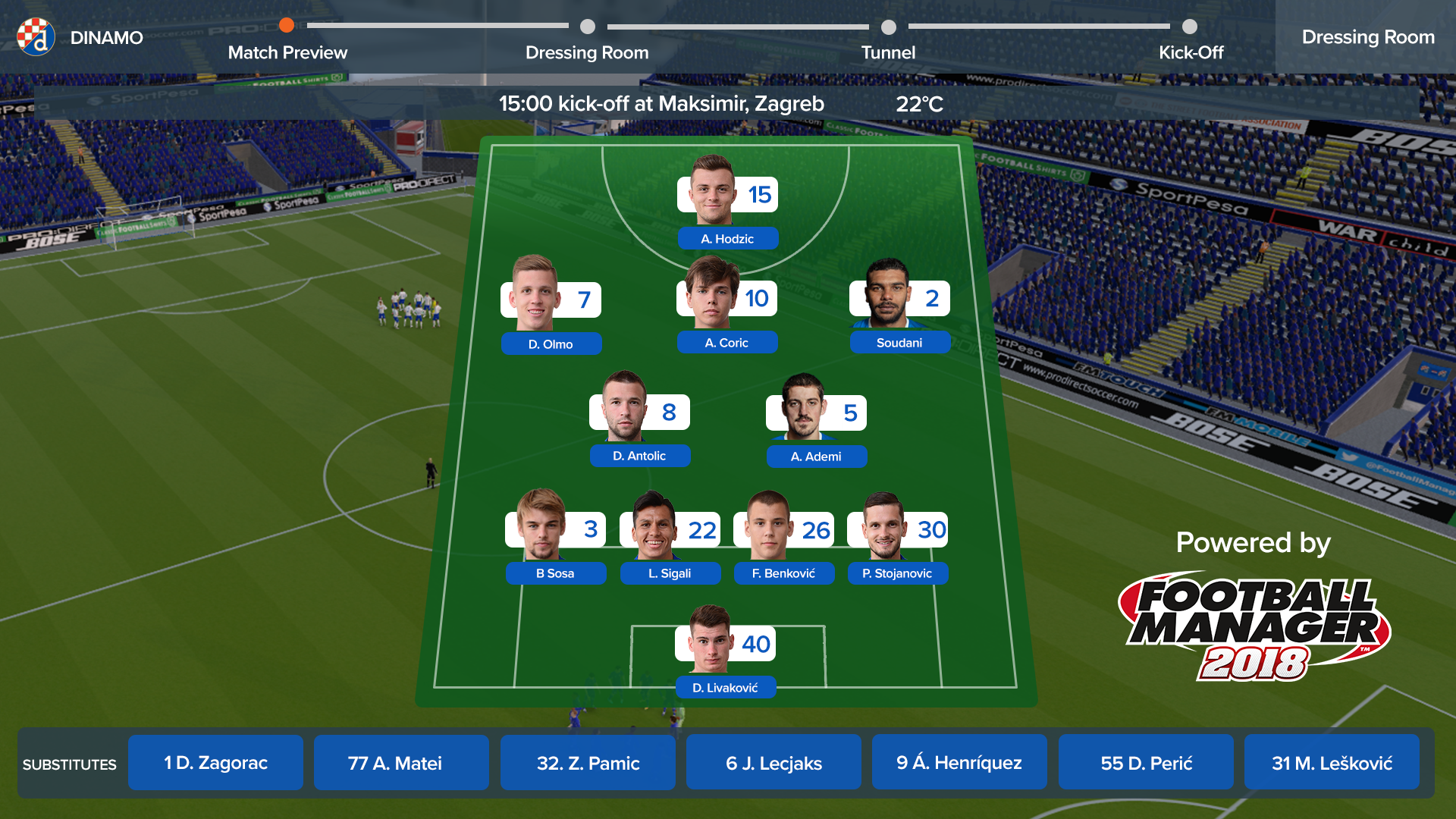Pick A. Coric number 10
Image resolution: width=1456 pixels, height=819 pixels.
click(726, 306)
